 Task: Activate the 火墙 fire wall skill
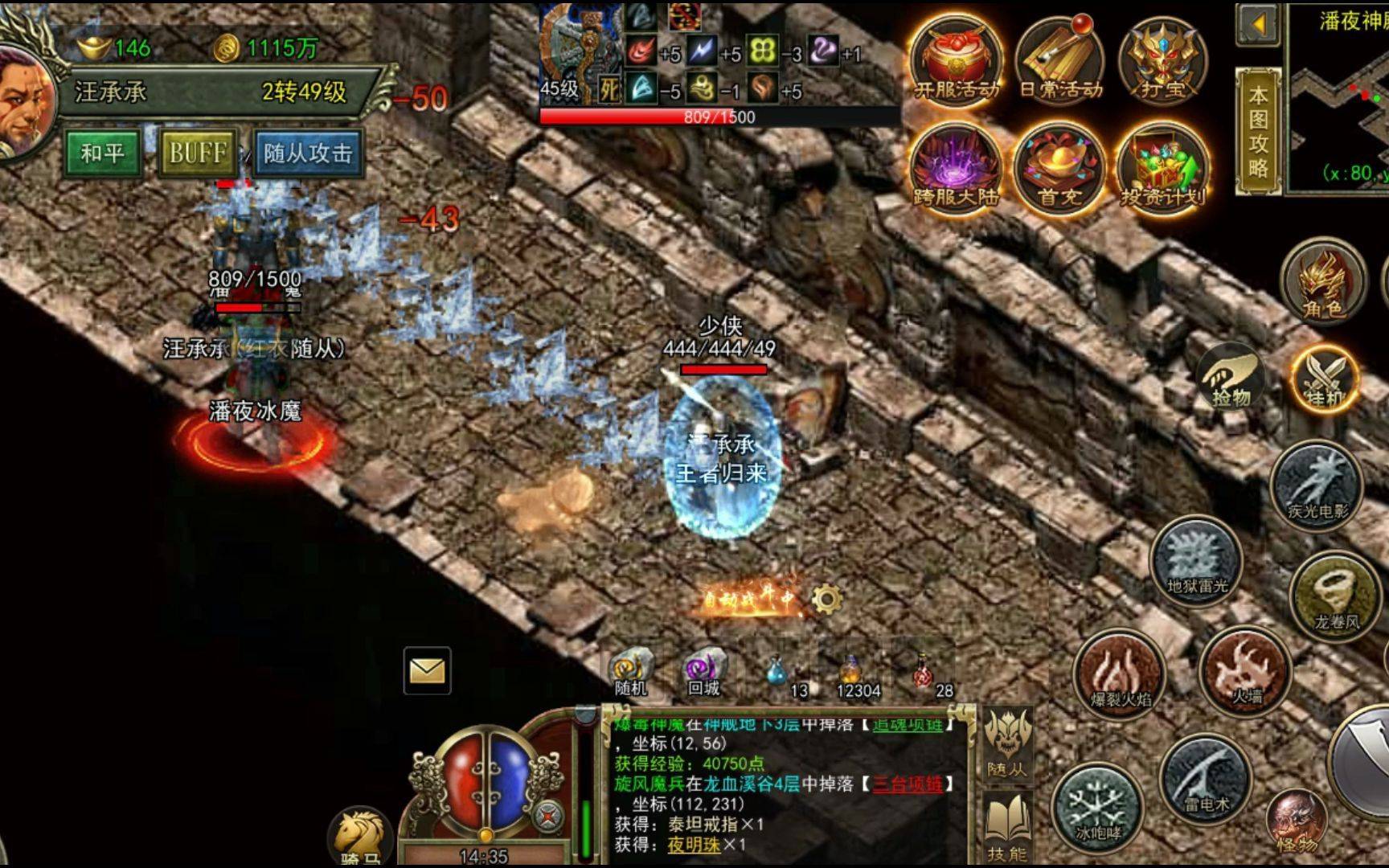pyautogui.click(x=1245, y=671)
